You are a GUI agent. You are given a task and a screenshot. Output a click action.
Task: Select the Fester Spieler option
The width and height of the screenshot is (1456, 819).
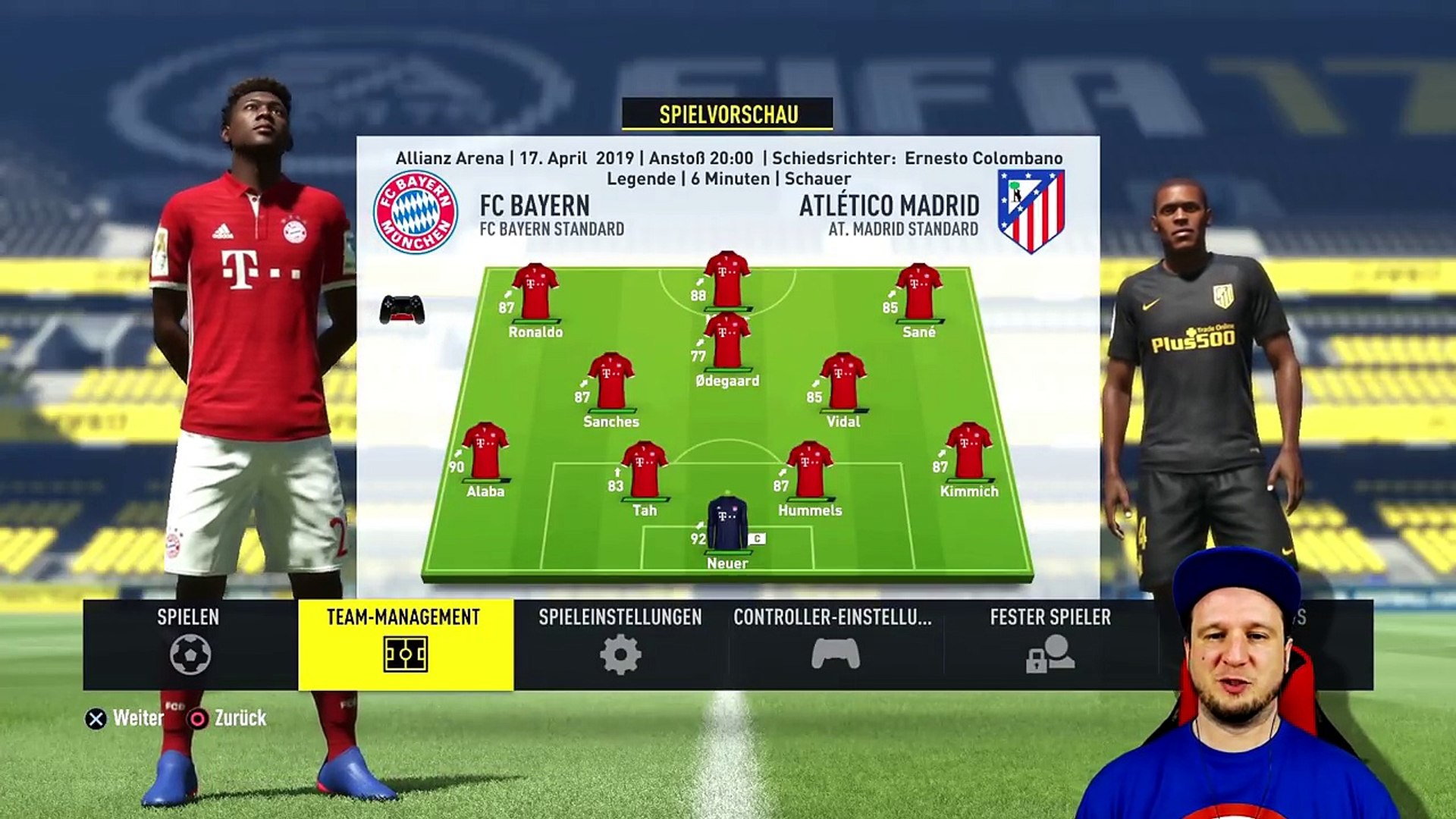click(x=1050, y=645)
